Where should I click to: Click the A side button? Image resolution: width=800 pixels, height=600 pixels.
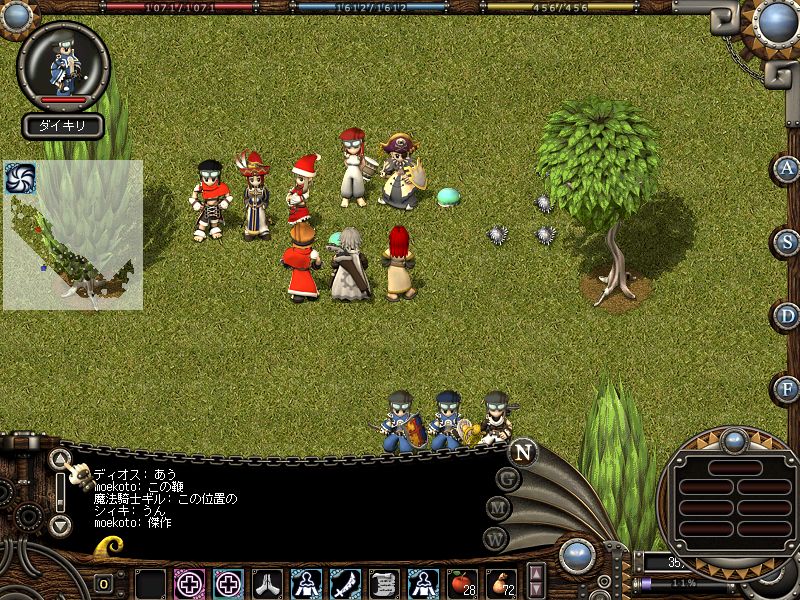pyautogui.click(x=789, y=168)
